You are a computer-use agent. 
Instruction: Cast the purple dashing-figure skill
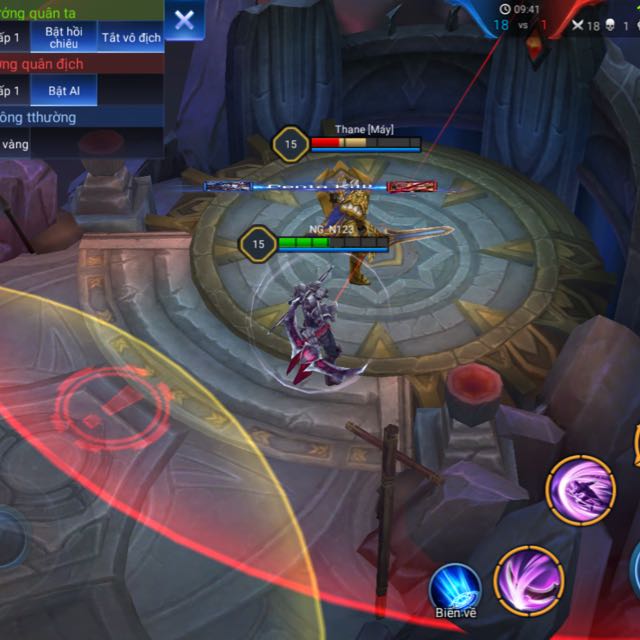(x=580, y=490)
